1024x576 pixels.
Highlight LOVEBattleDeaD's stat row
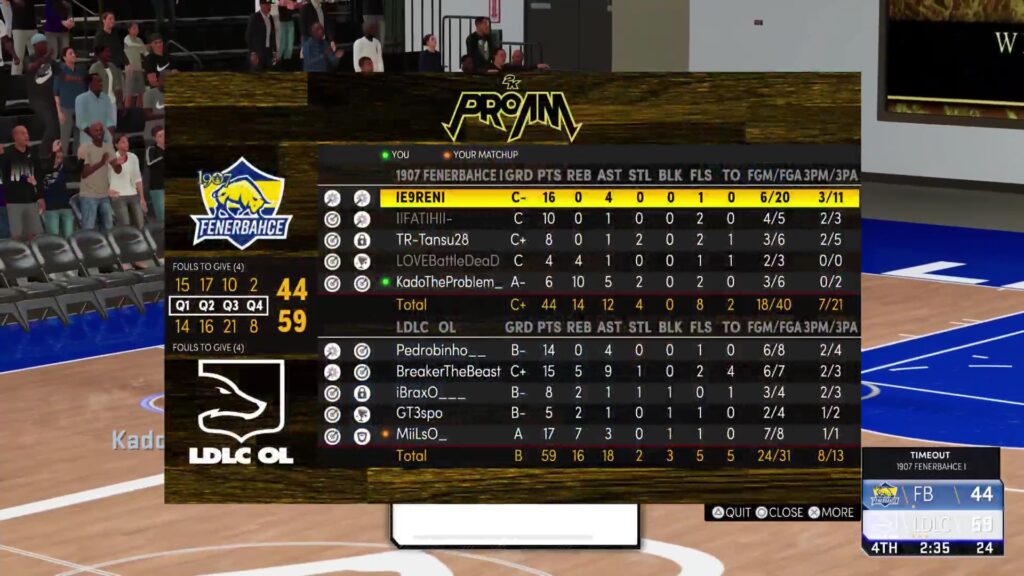447,261
